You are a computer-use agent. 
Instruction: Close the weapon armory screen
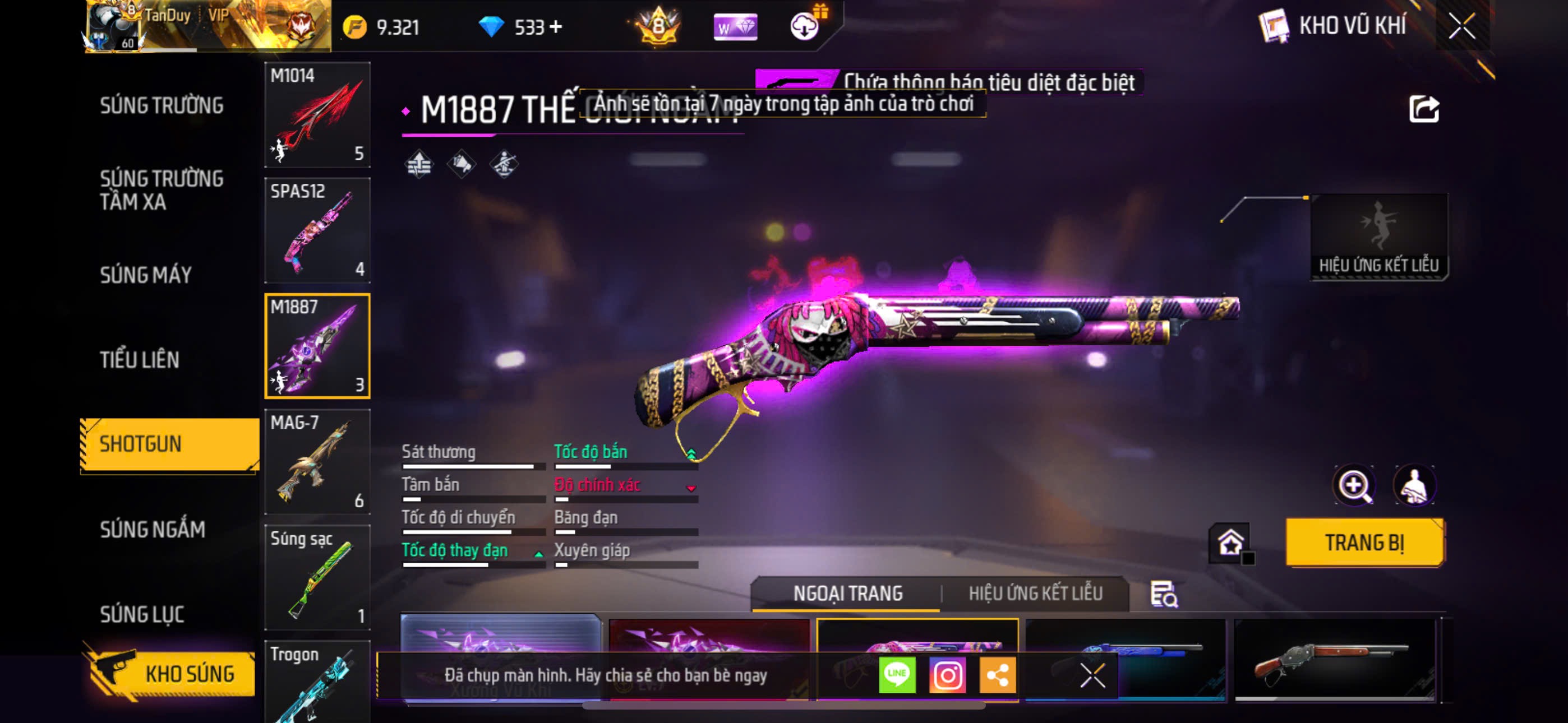coord(1461,26)
